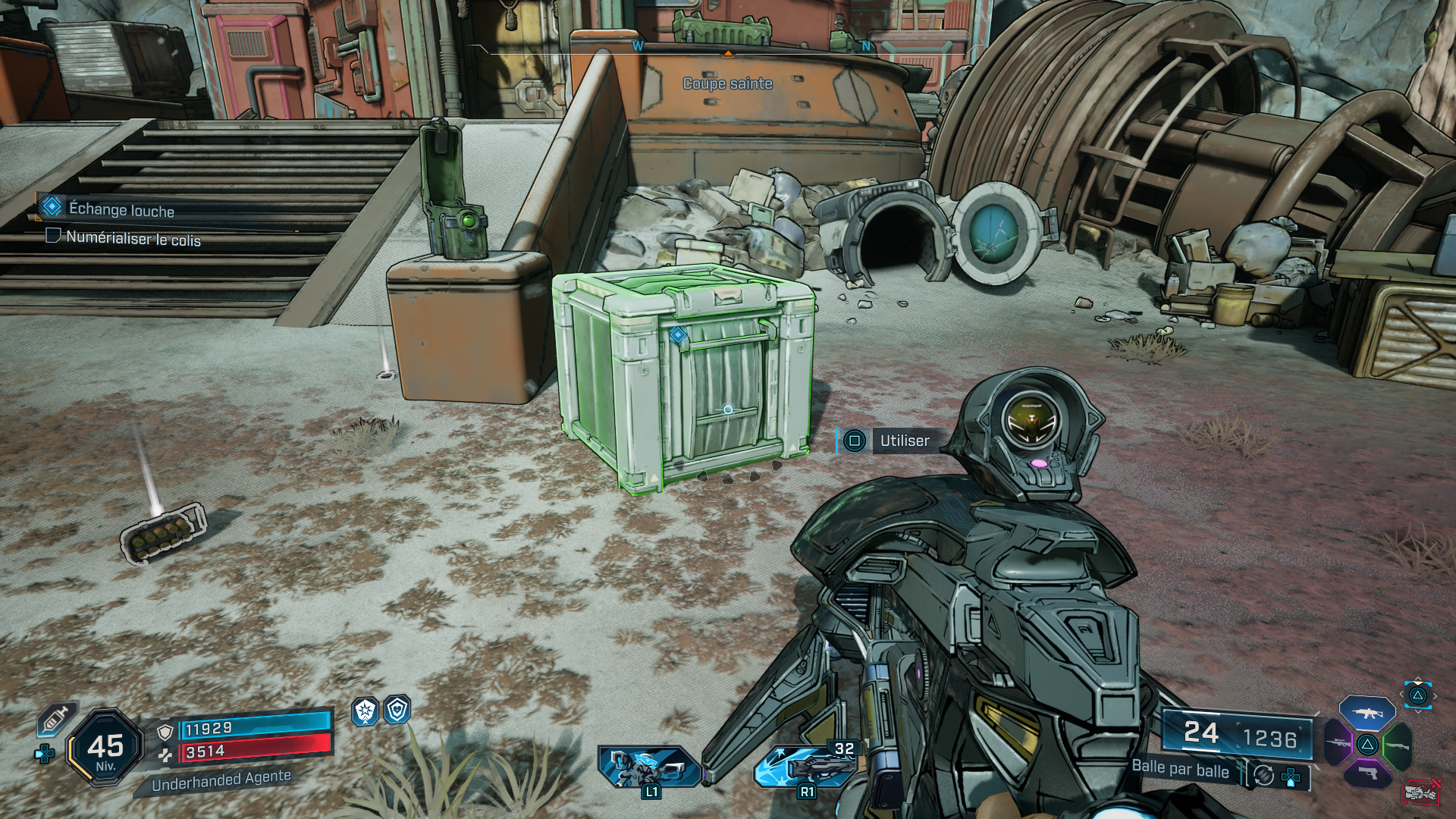Open the level 45 character badge

point(105,748)
